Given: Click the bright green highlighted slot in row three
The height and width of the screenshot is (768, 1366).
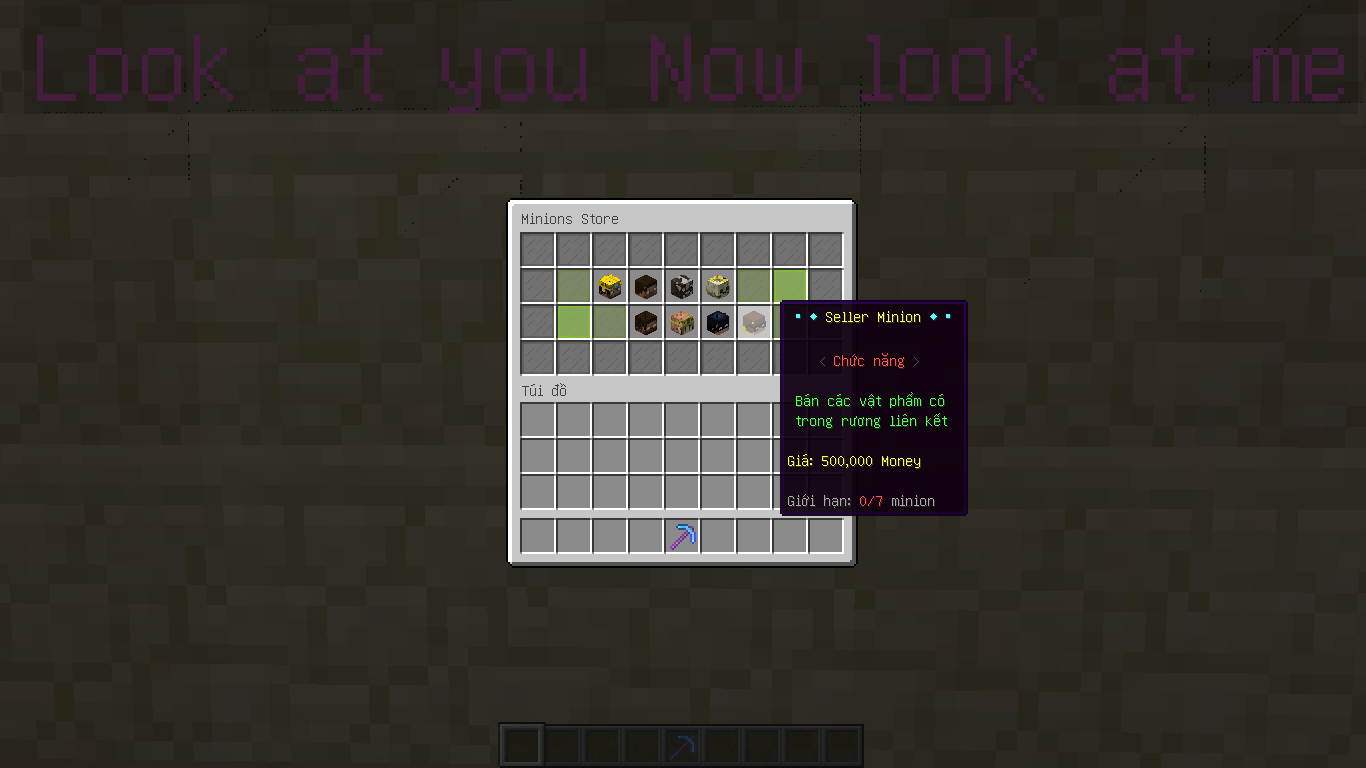Looking at the screenshot, I should point(573,322).
